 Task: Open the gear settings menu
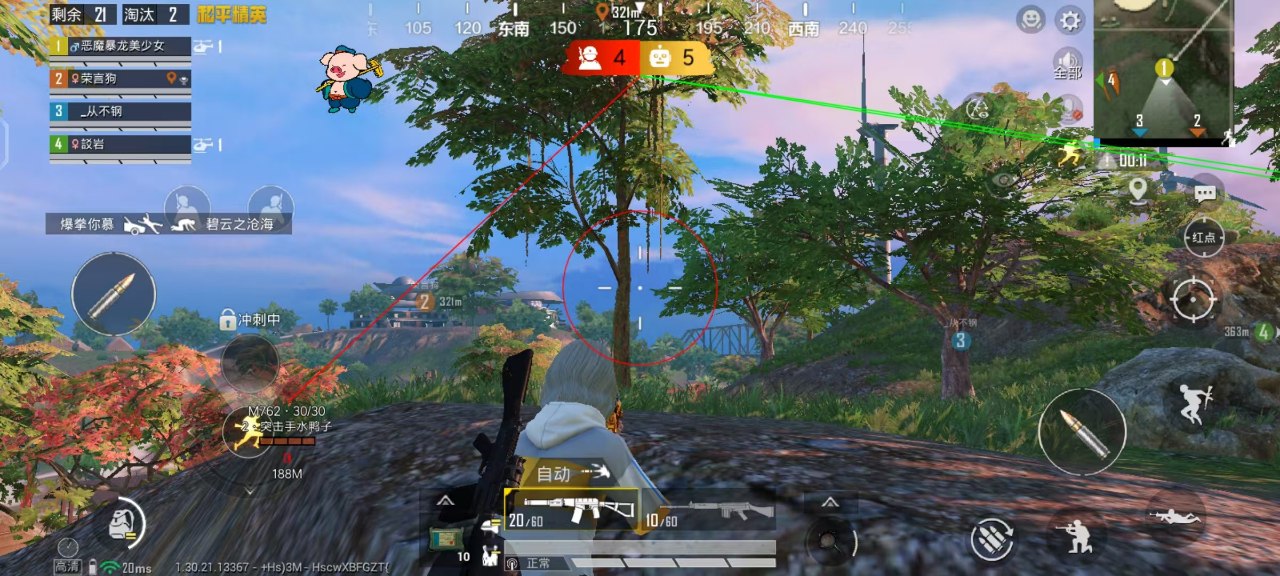(x=1070, y=20)
